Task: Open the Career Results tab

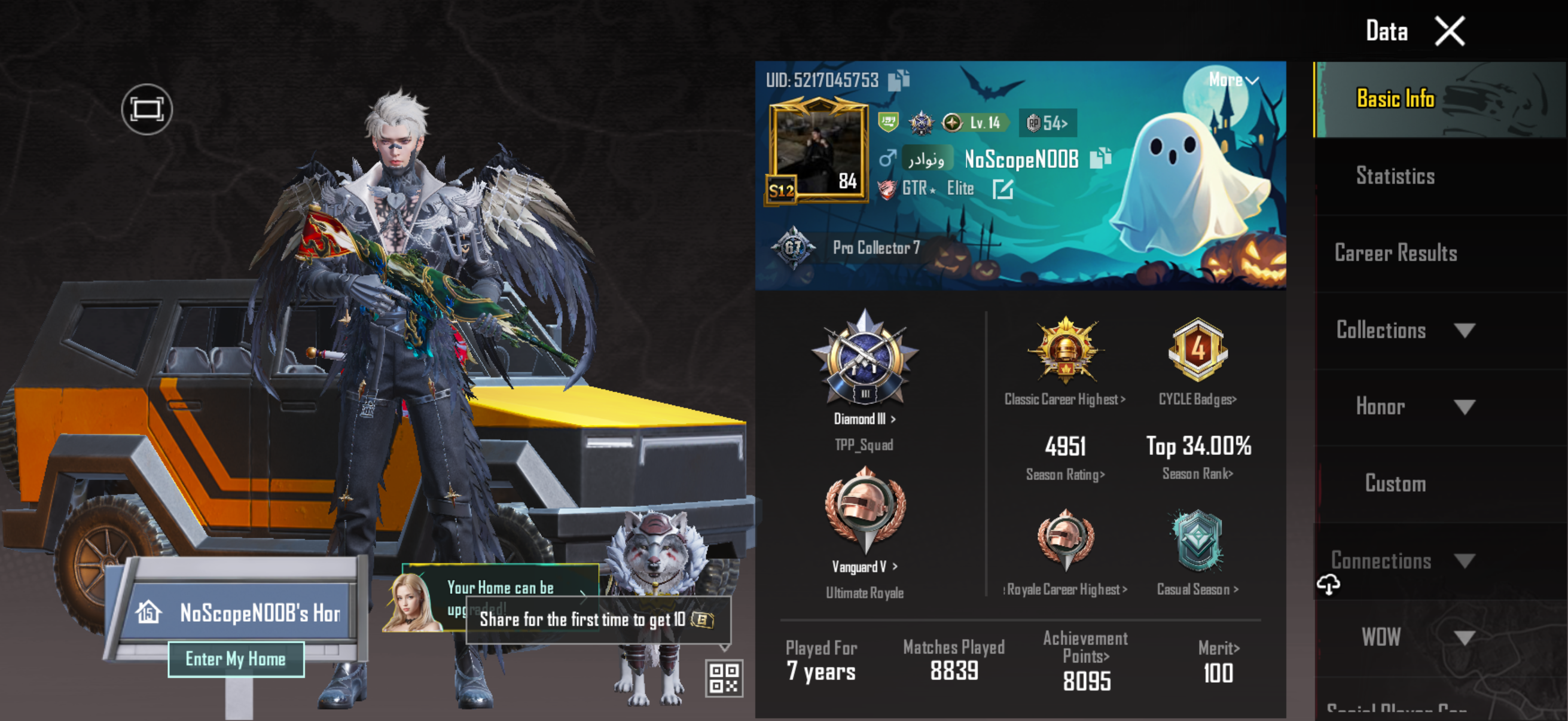Action: point(1395,253)
